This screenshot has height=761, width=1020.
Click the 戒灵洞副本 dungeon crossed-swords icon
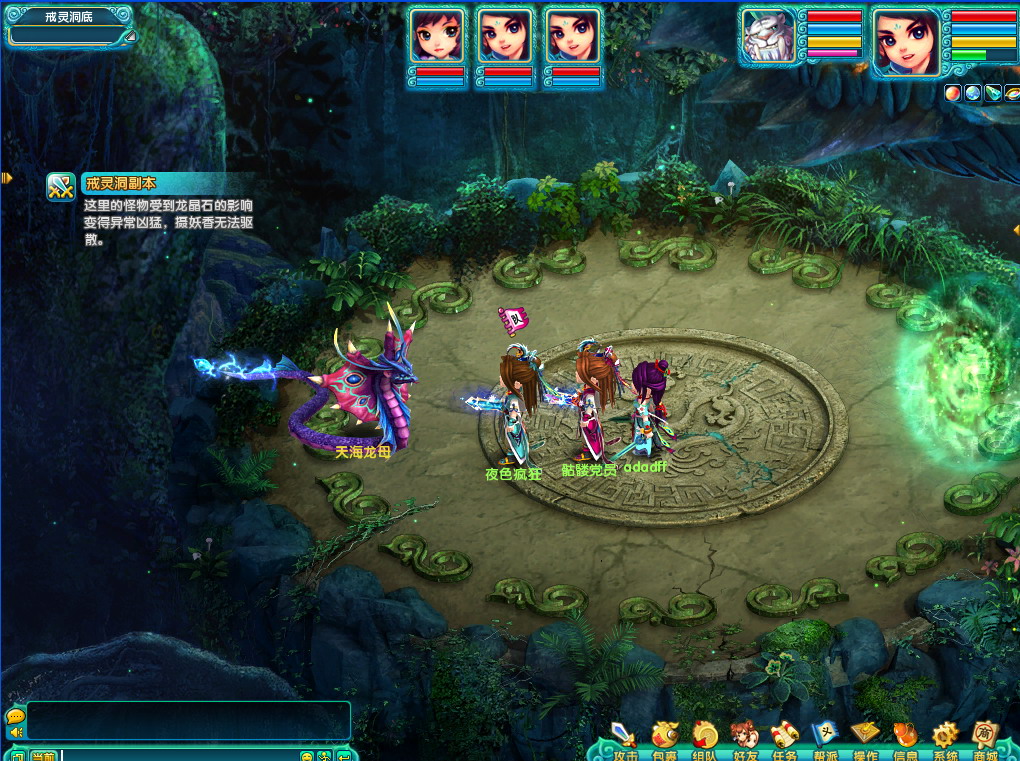pyautogui.click(x=62, y=186)
